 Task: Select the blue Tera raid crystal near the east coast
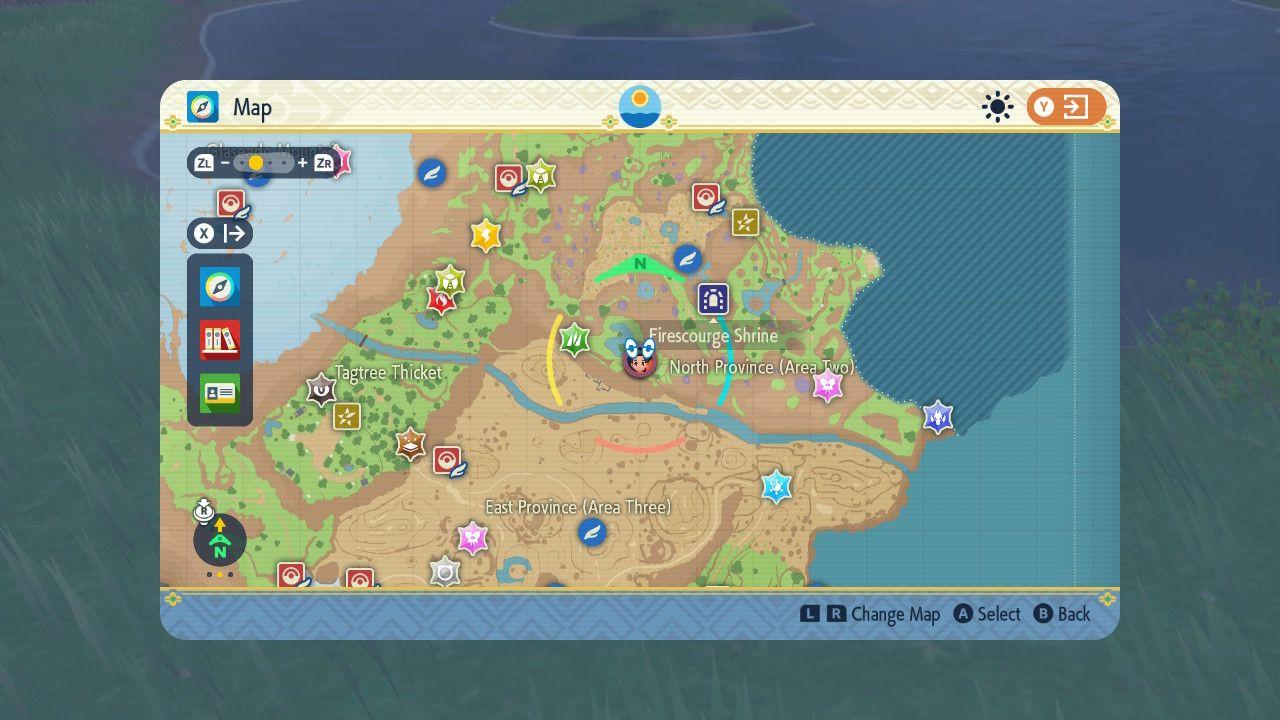coord(778,485)
